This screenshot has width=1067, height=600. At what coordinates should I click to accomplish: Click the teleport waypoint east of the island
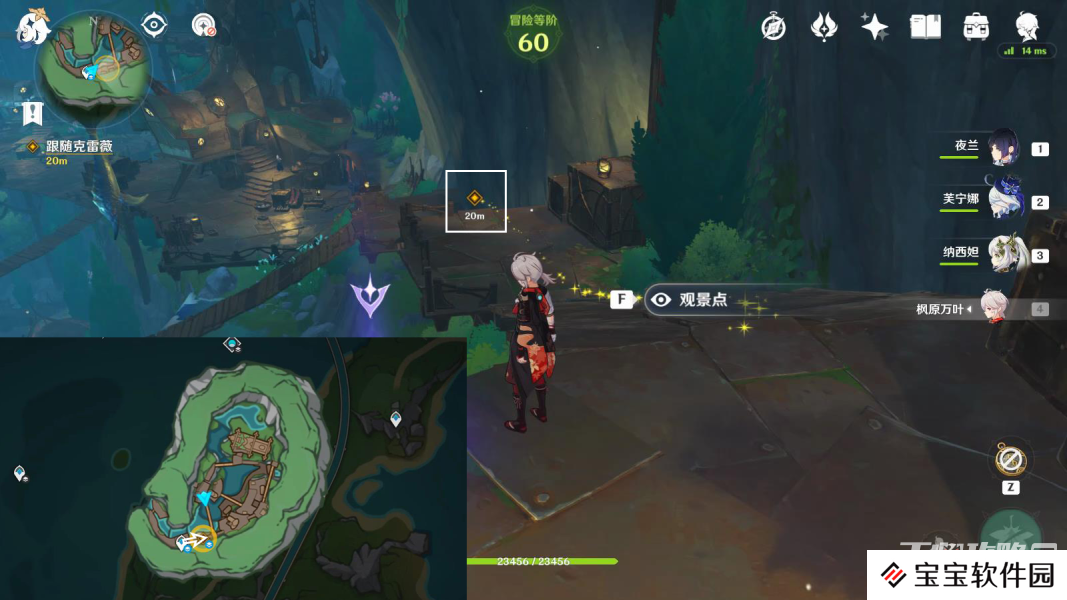[396, 419]
